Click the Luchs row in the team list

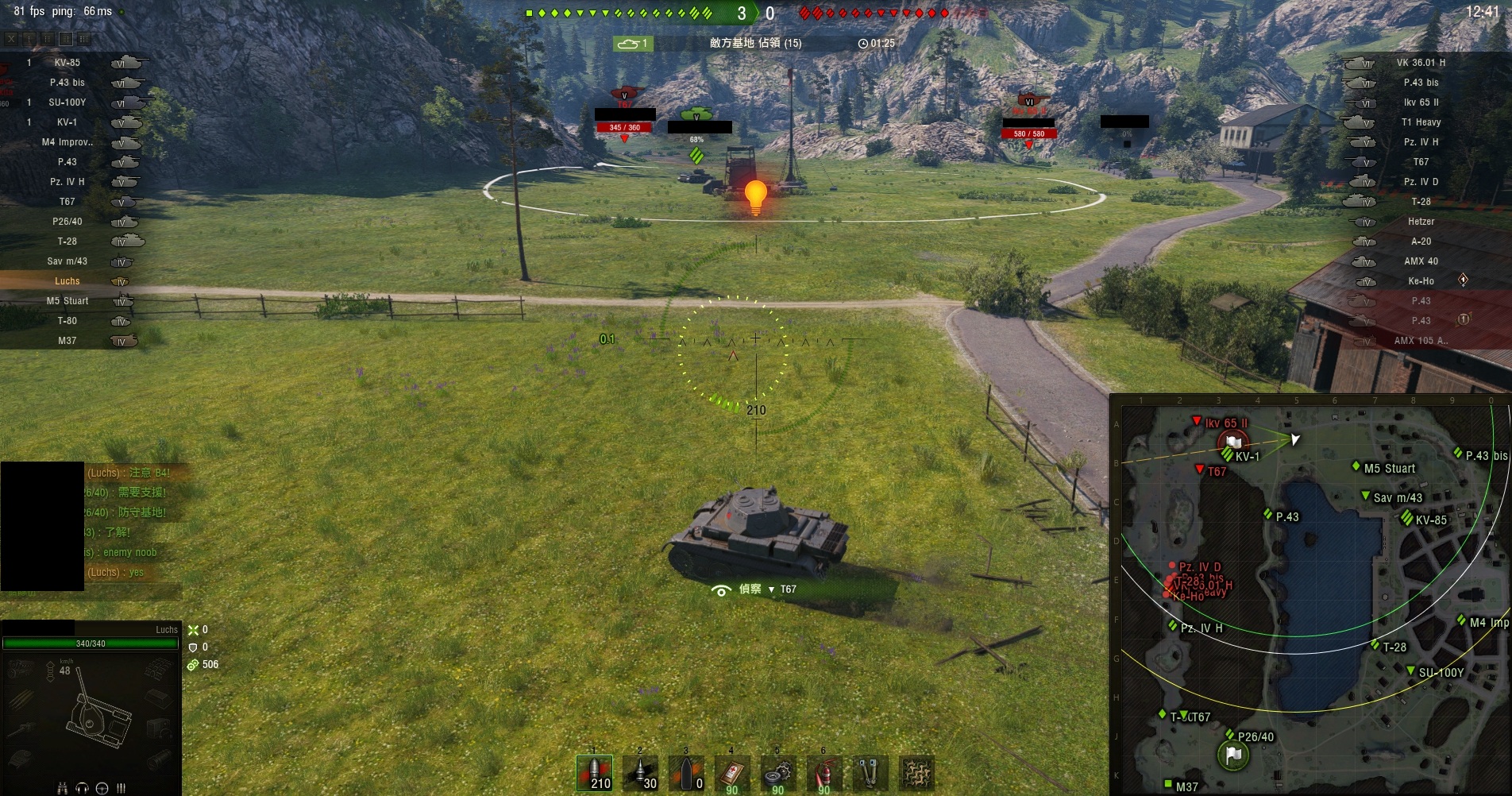tap(67, 281)
